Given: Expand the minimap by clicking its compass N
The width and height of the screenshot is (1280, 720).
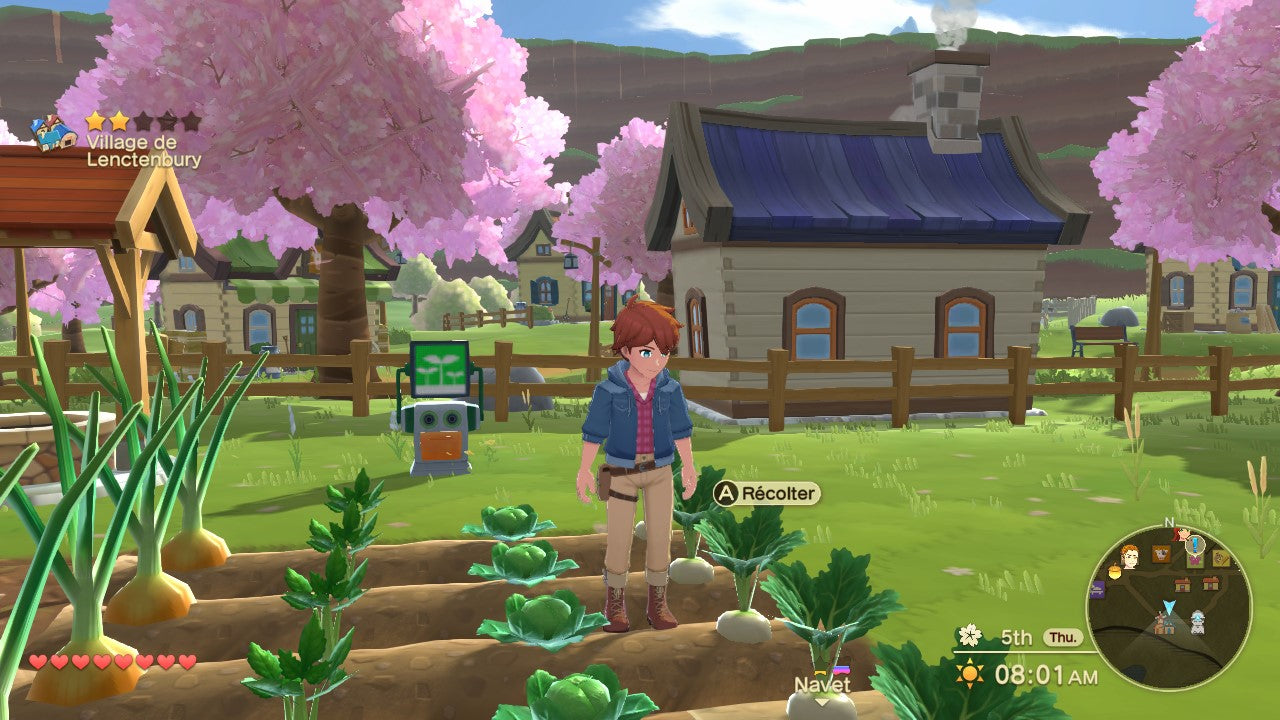Looking at the screenshot, I should tap(1169, 521).
